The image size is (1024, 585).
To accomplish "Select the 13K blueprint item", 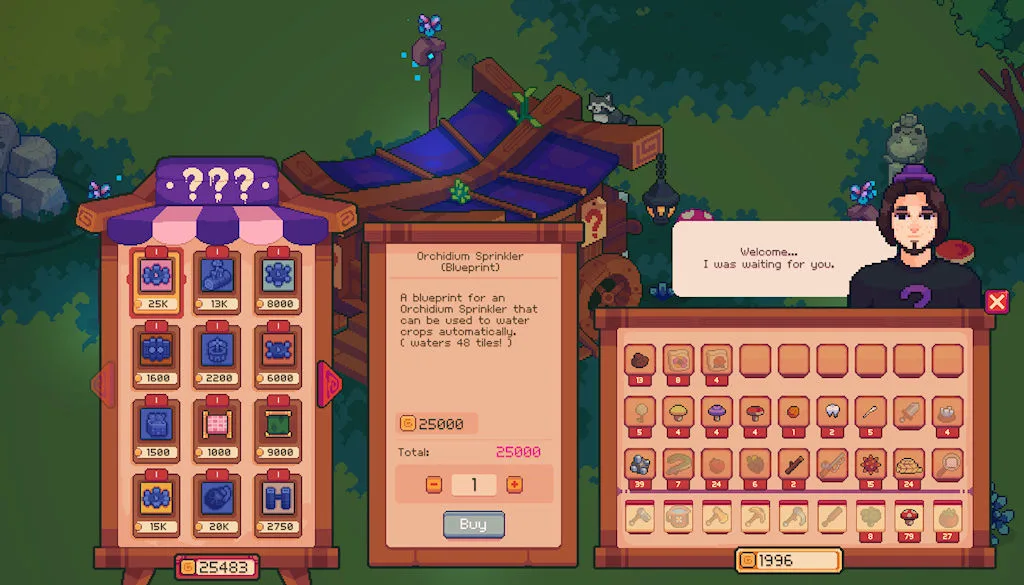I will (x=218, y=276).
